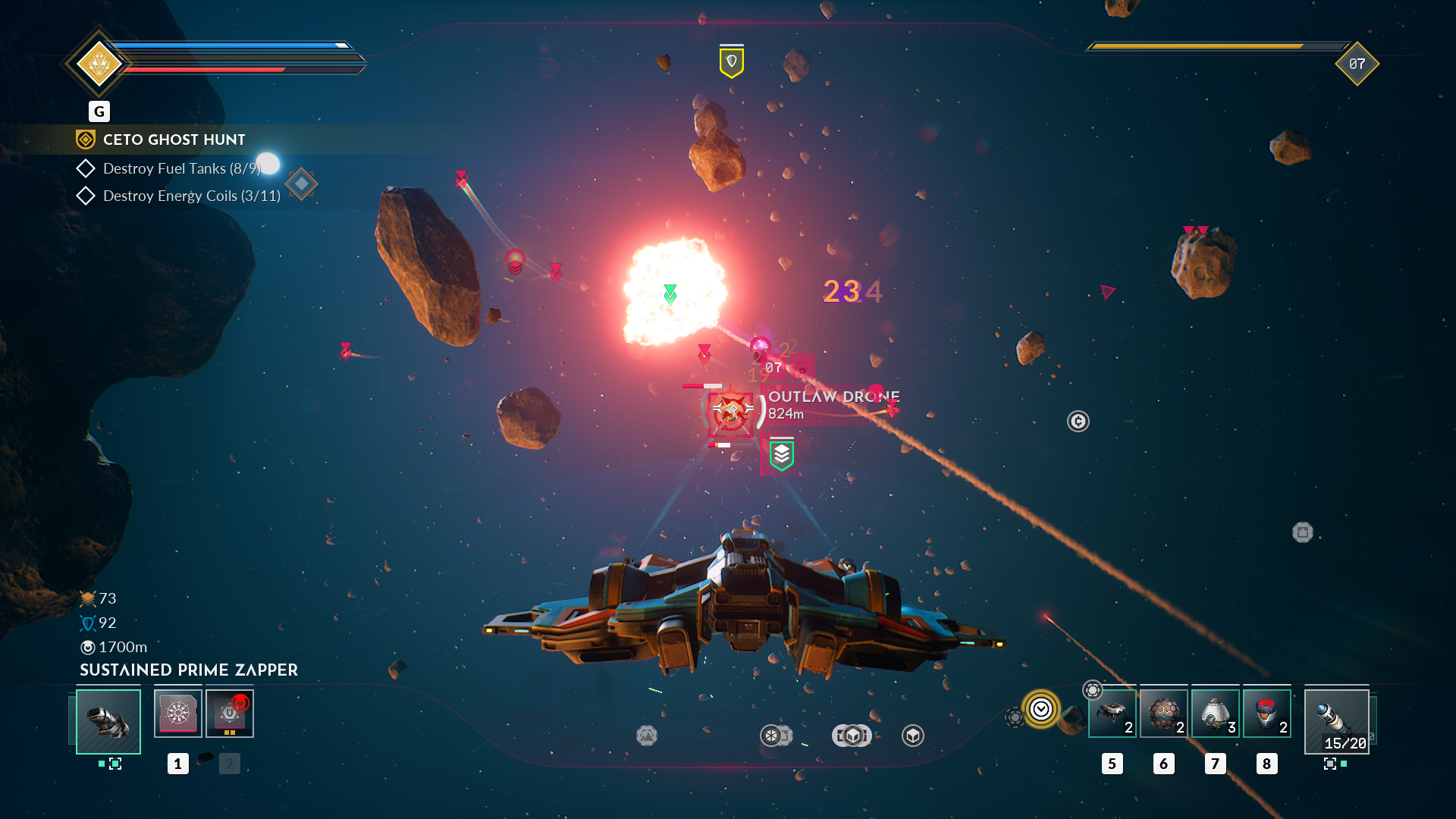Screen dimensions: 1456x819
Task: Toggle the Destroy Fuel Tanks objective marker
Action: pyautogui.click(x=86, y=168)
